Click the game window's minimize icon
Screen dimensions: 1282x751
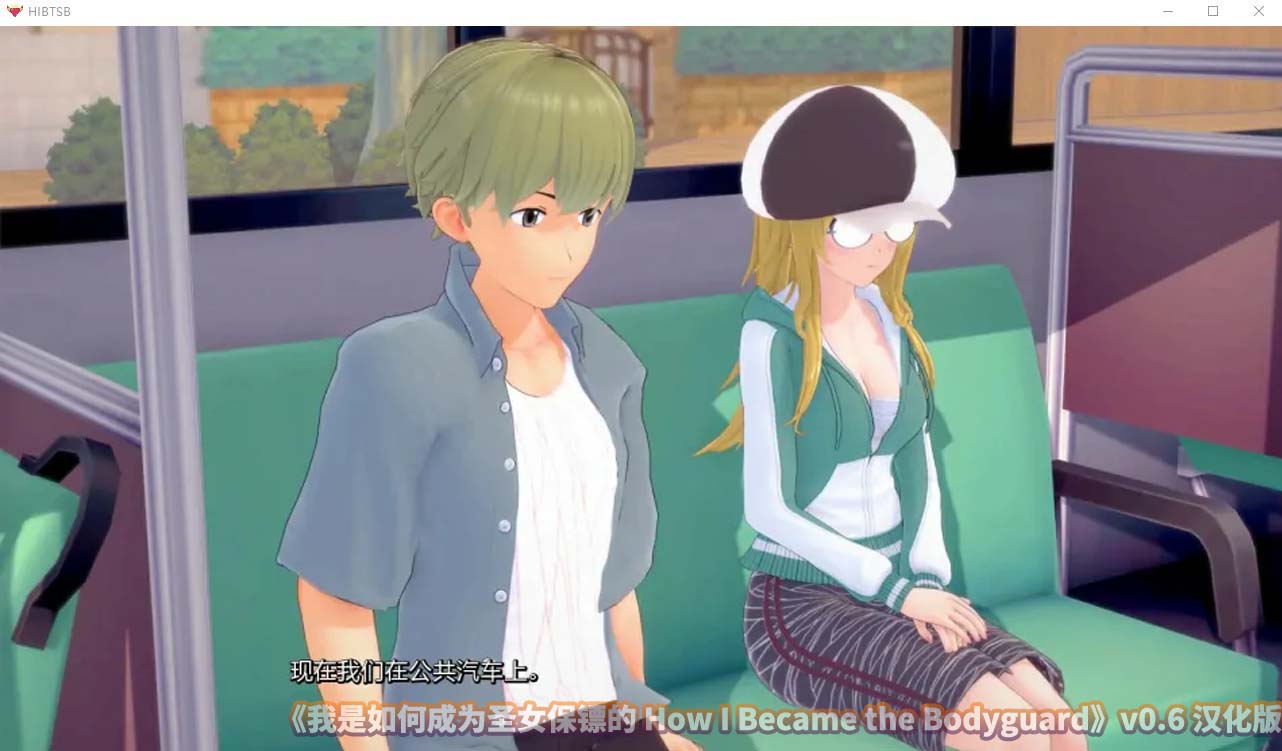[x=1166, y=12]
